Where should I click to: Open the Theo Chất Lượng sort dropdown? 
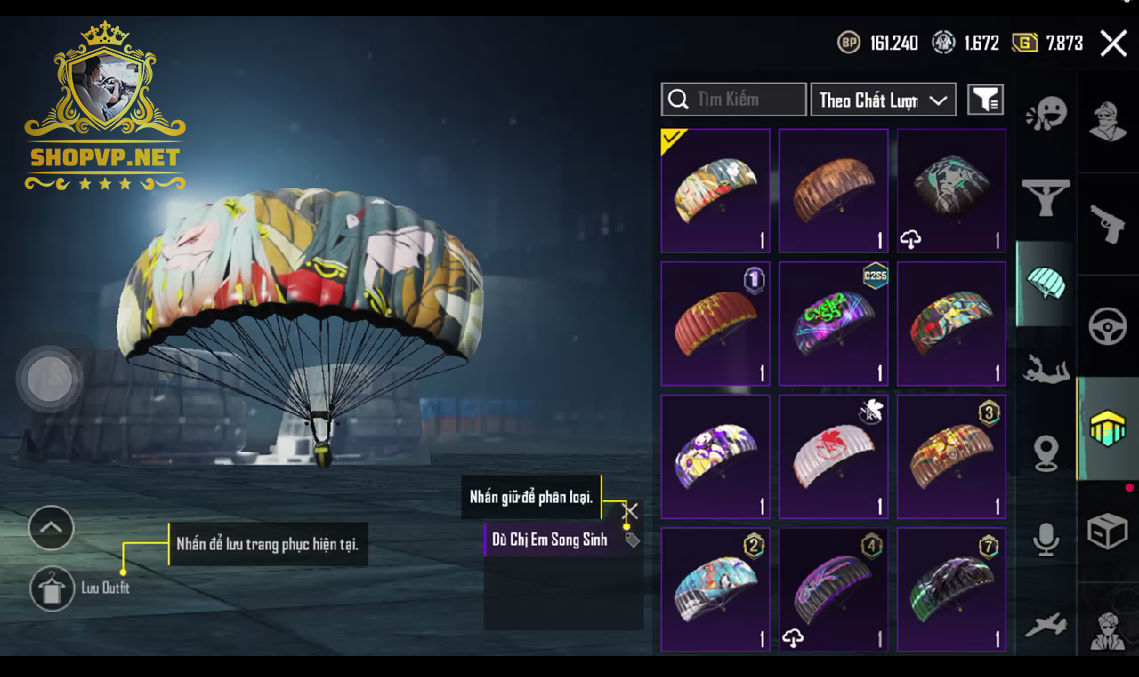coord(883,100)
